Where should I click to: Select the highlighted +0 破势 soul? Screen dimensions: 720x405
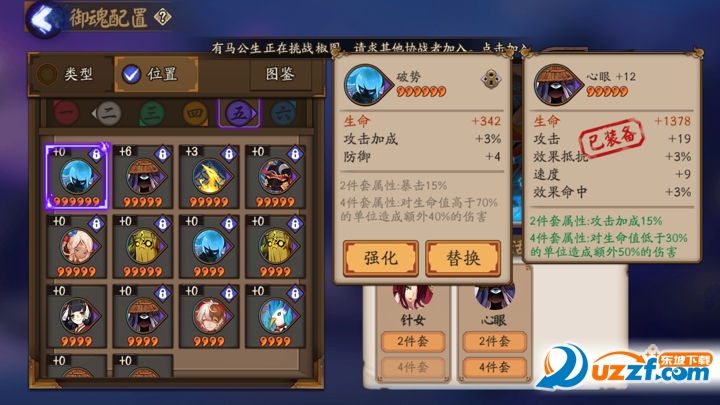75,174
